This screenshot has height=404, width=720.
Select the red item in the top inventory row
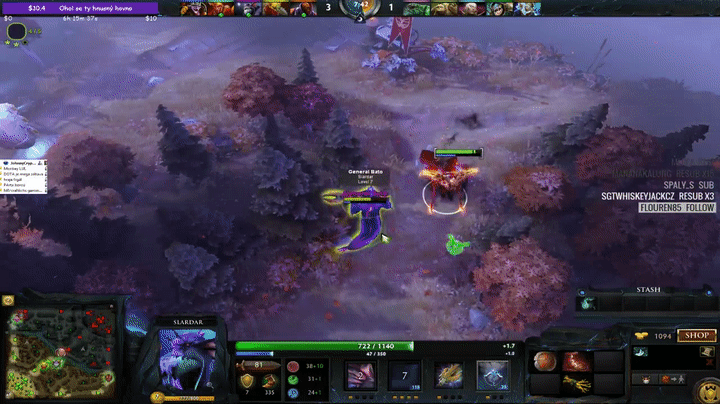[x=574, y=361]
